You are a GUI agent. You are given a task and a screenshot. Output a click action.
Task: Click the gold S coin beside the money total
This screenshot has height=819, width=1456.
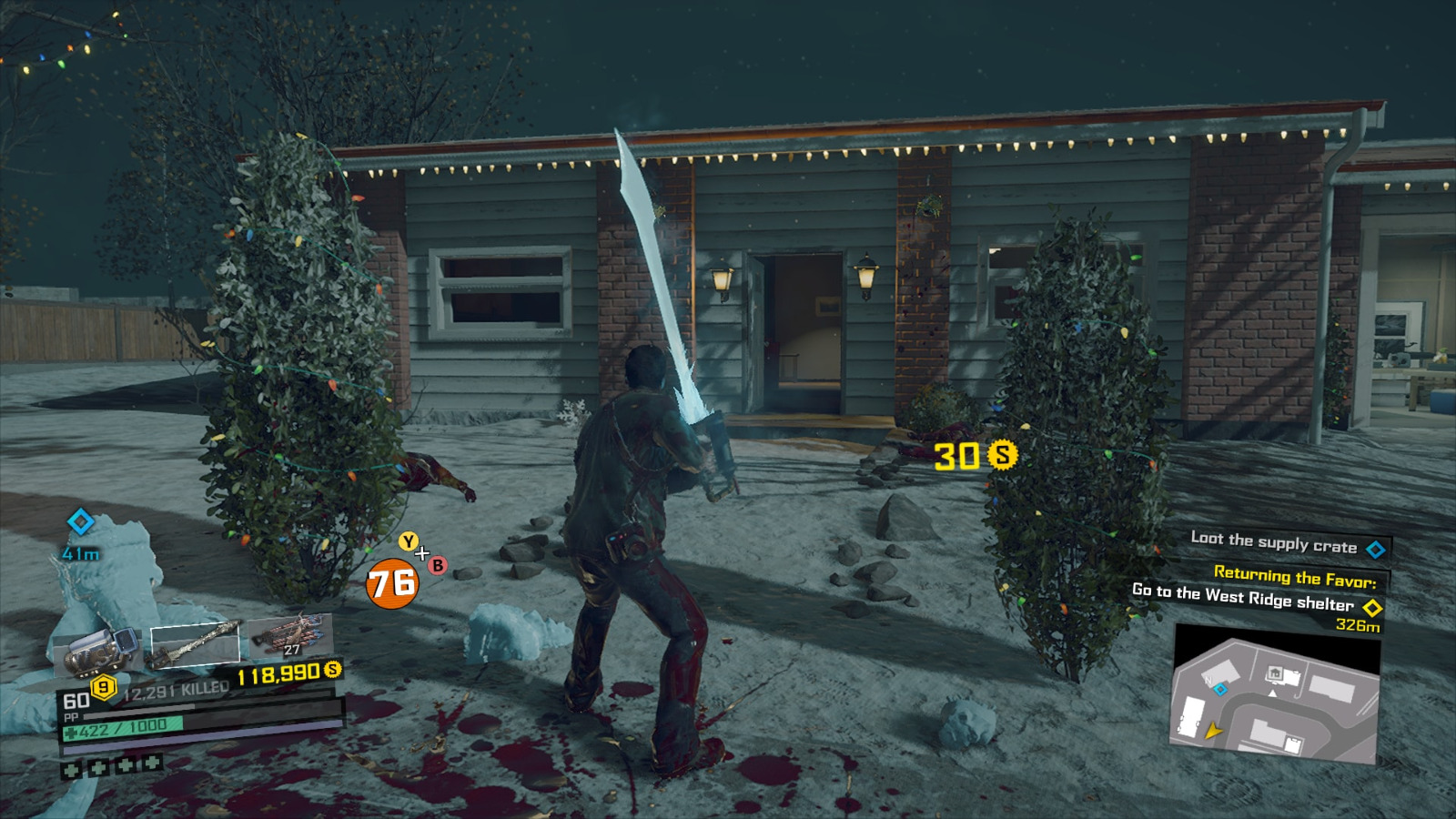pos(331,671)
